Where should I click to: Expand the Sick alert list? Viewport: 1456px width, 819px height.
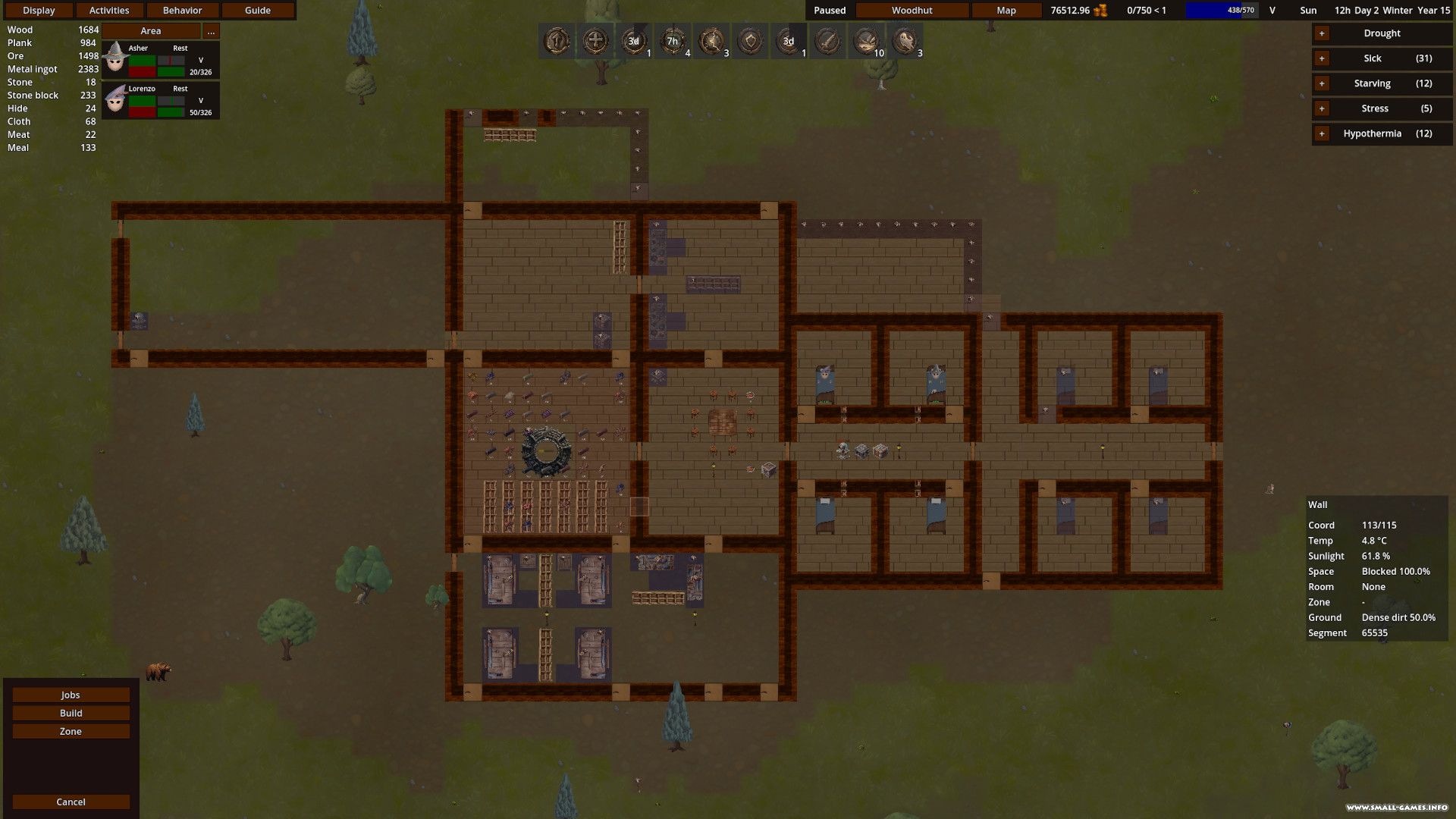pyautogui.click(x=1322, y=58)
